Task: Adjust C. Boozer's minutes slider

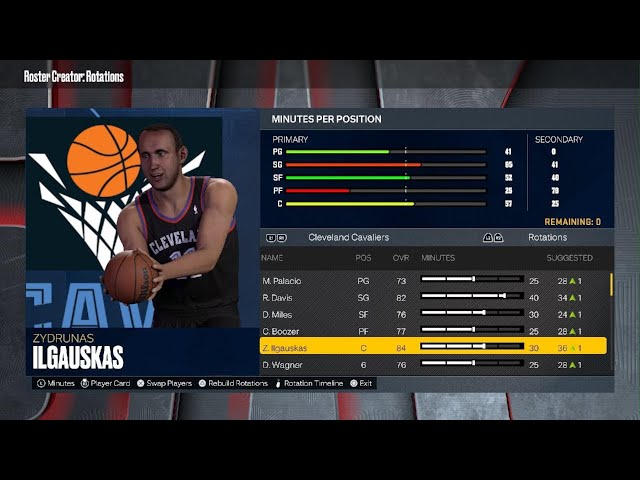Action: [x=472, y=331]
